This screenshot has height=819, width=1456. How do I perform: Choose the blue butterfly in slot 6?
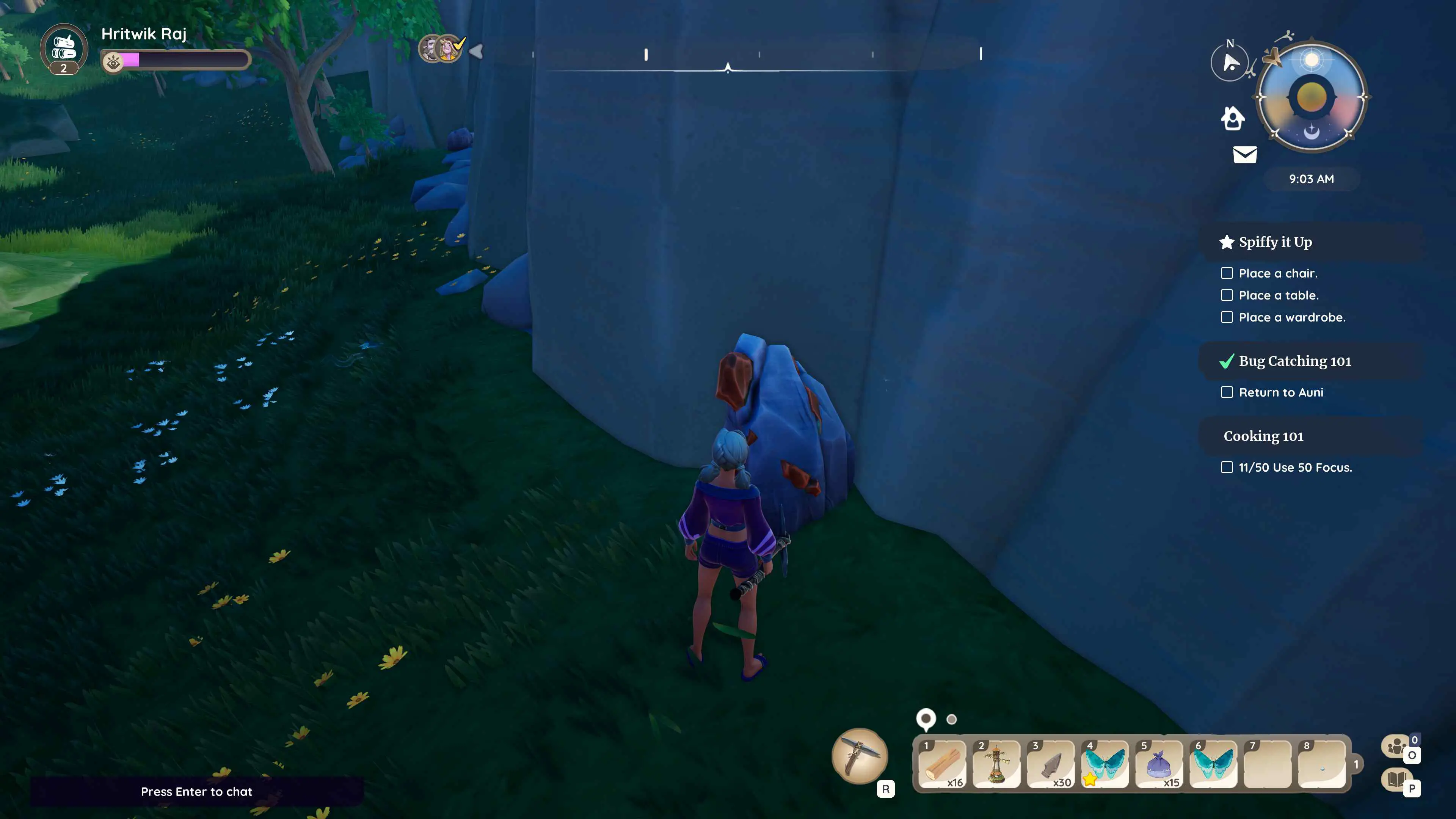coord(1213,764)
